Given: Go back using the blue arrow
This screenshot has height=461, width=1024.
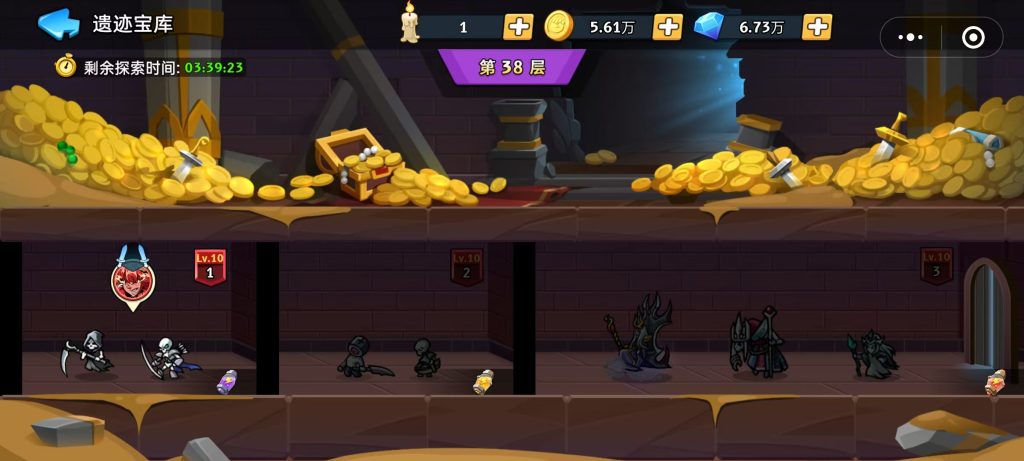Looking at the screenshot, I should (58, 24).
